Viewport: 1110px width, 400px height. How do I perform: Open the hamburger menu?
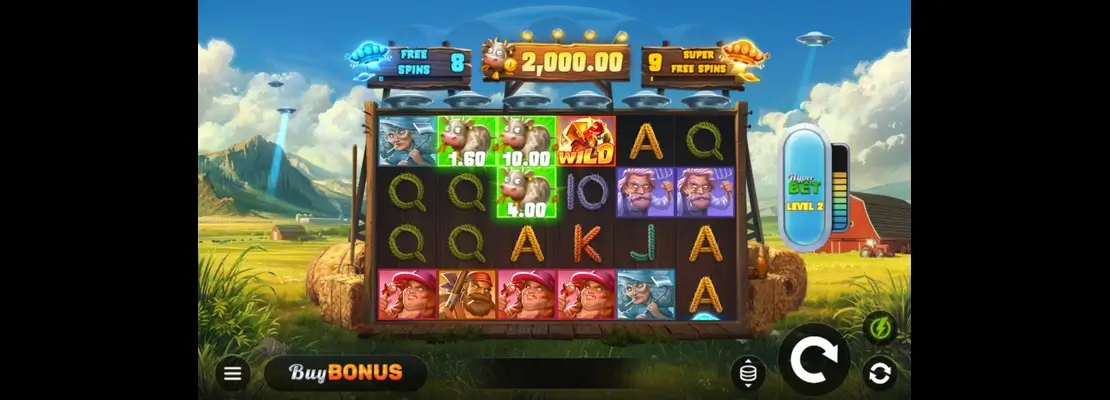tap(233, 373)
